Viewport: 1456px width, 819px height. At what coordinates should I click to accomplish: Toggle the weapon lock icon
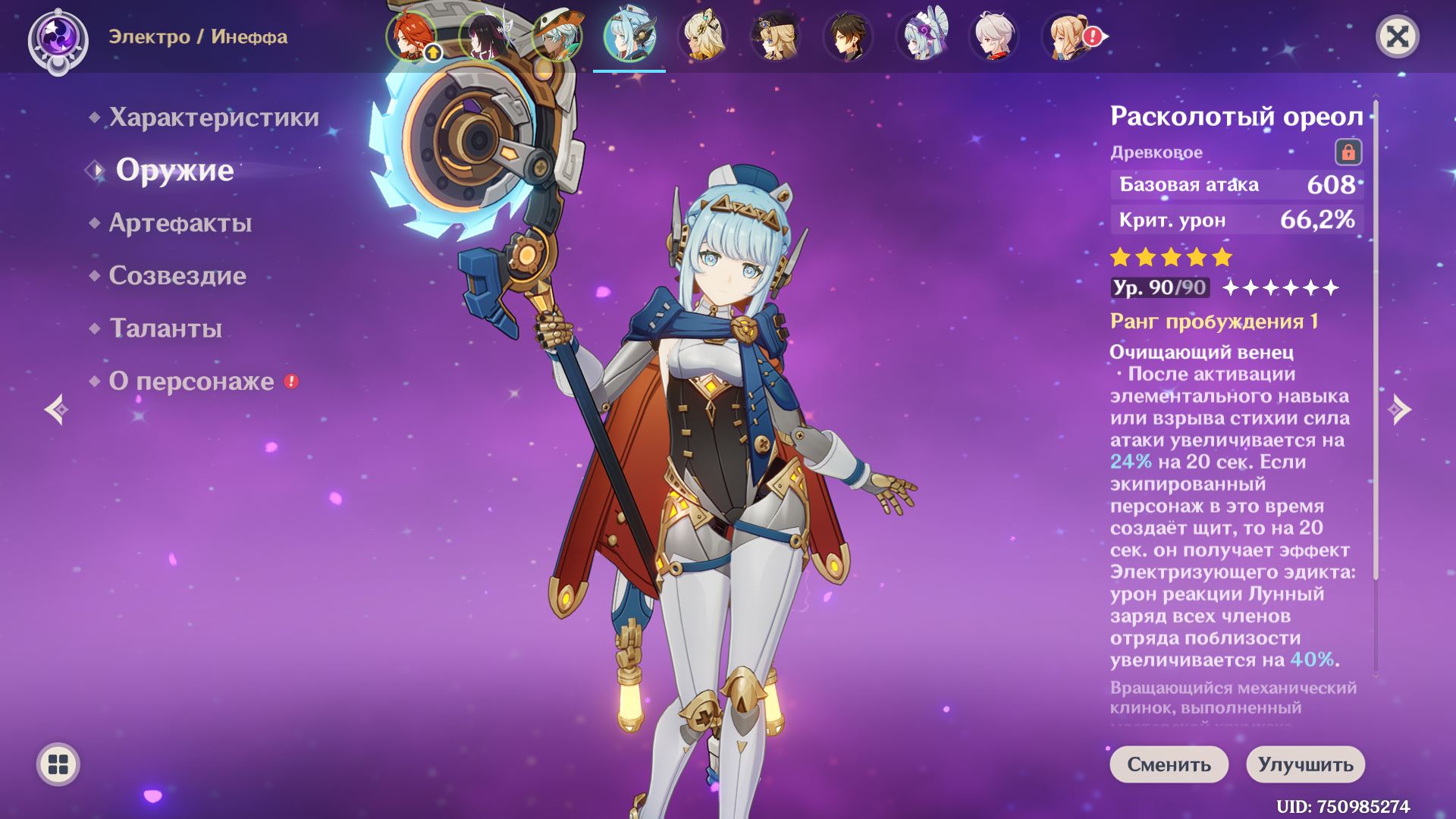click(1348, 152)
